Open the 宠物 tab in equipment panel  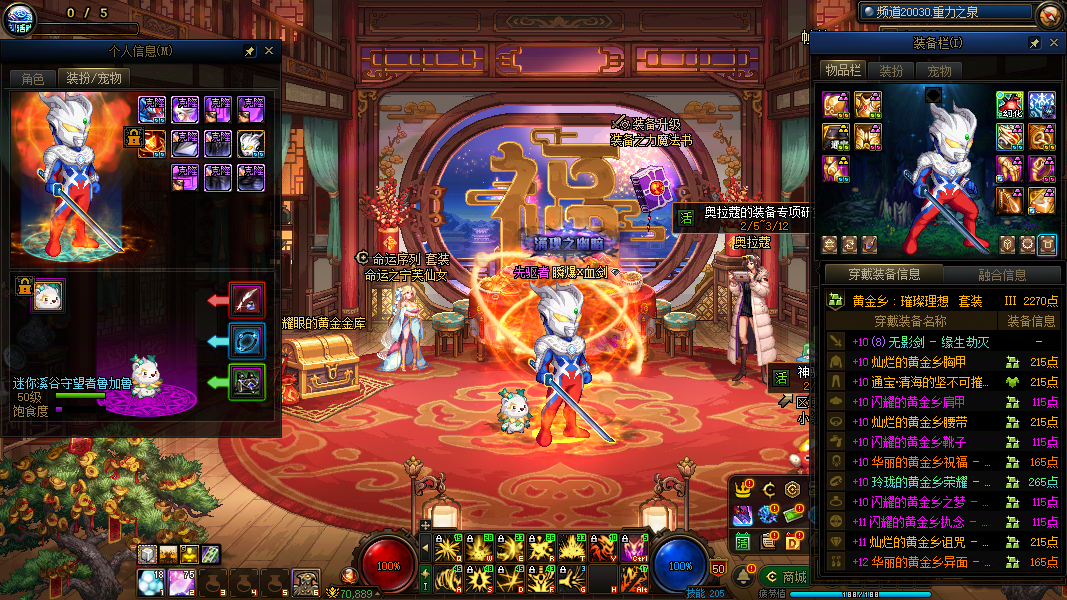[x=939, y=71]
